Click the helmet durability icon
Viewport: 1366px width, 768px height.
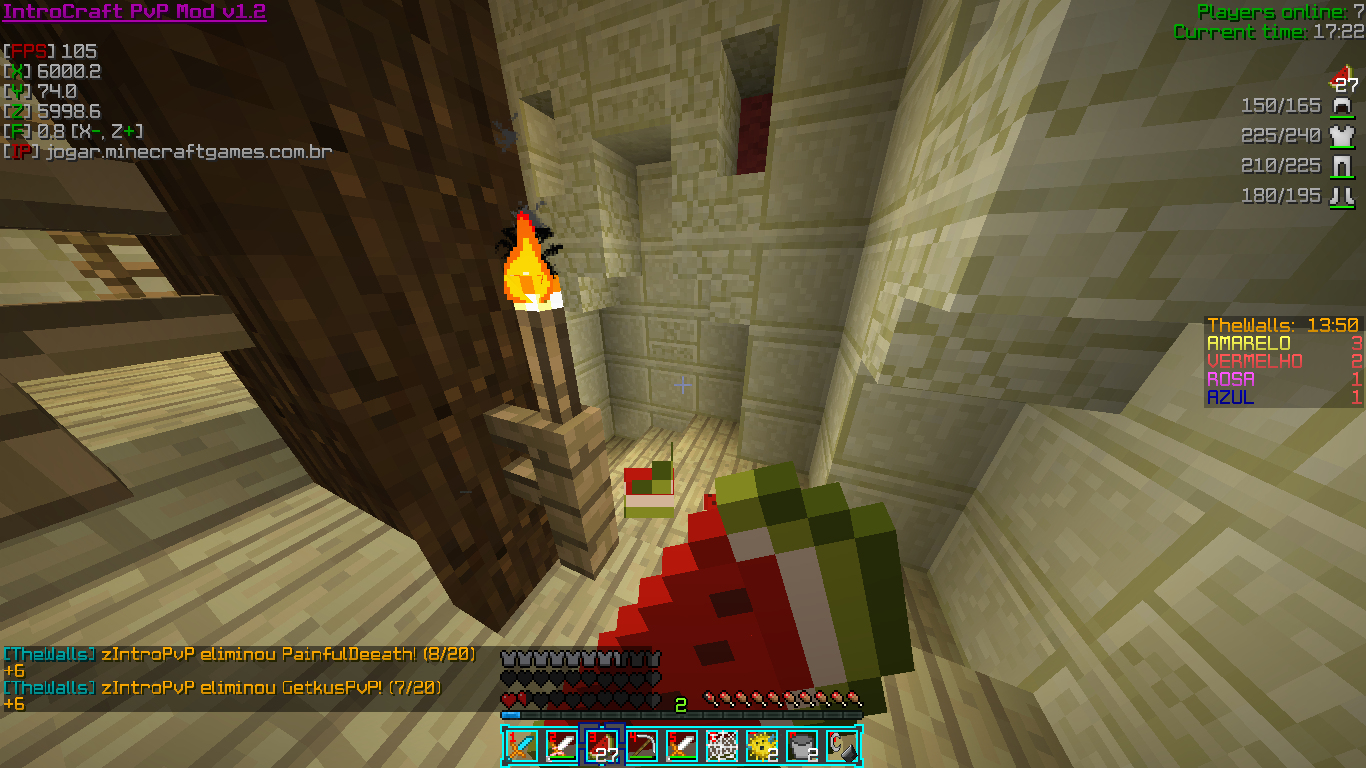pos(1341,106)
